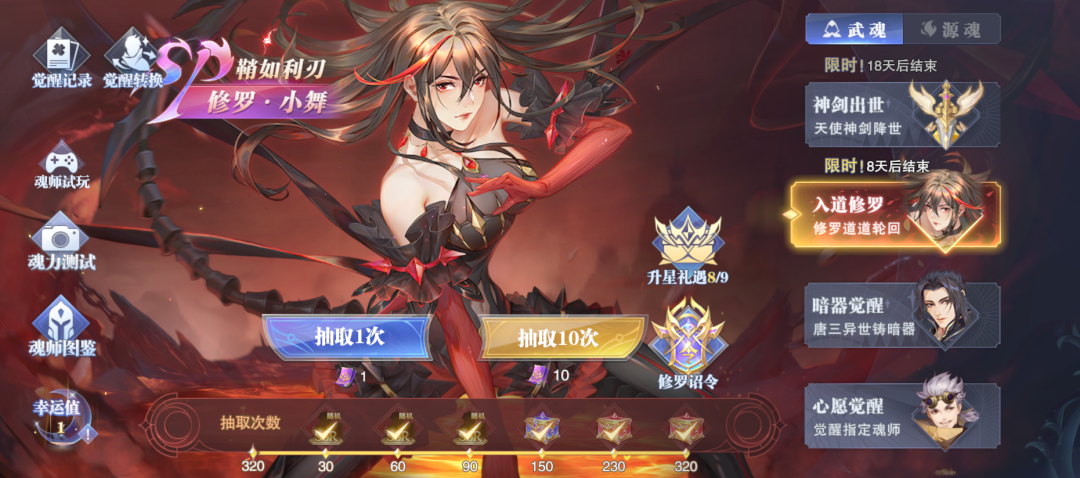Select the 神剑出世 banner

coord(901,115)
